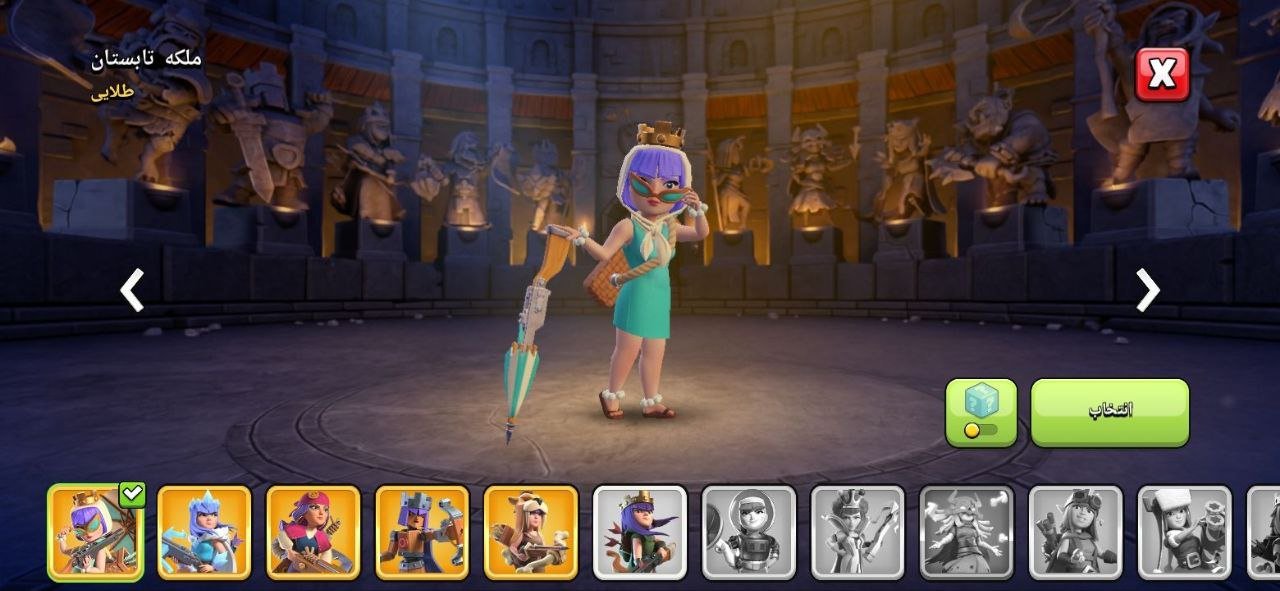
Task: Show the previous skin with left arrow
Action: click(x=132, y=291)
